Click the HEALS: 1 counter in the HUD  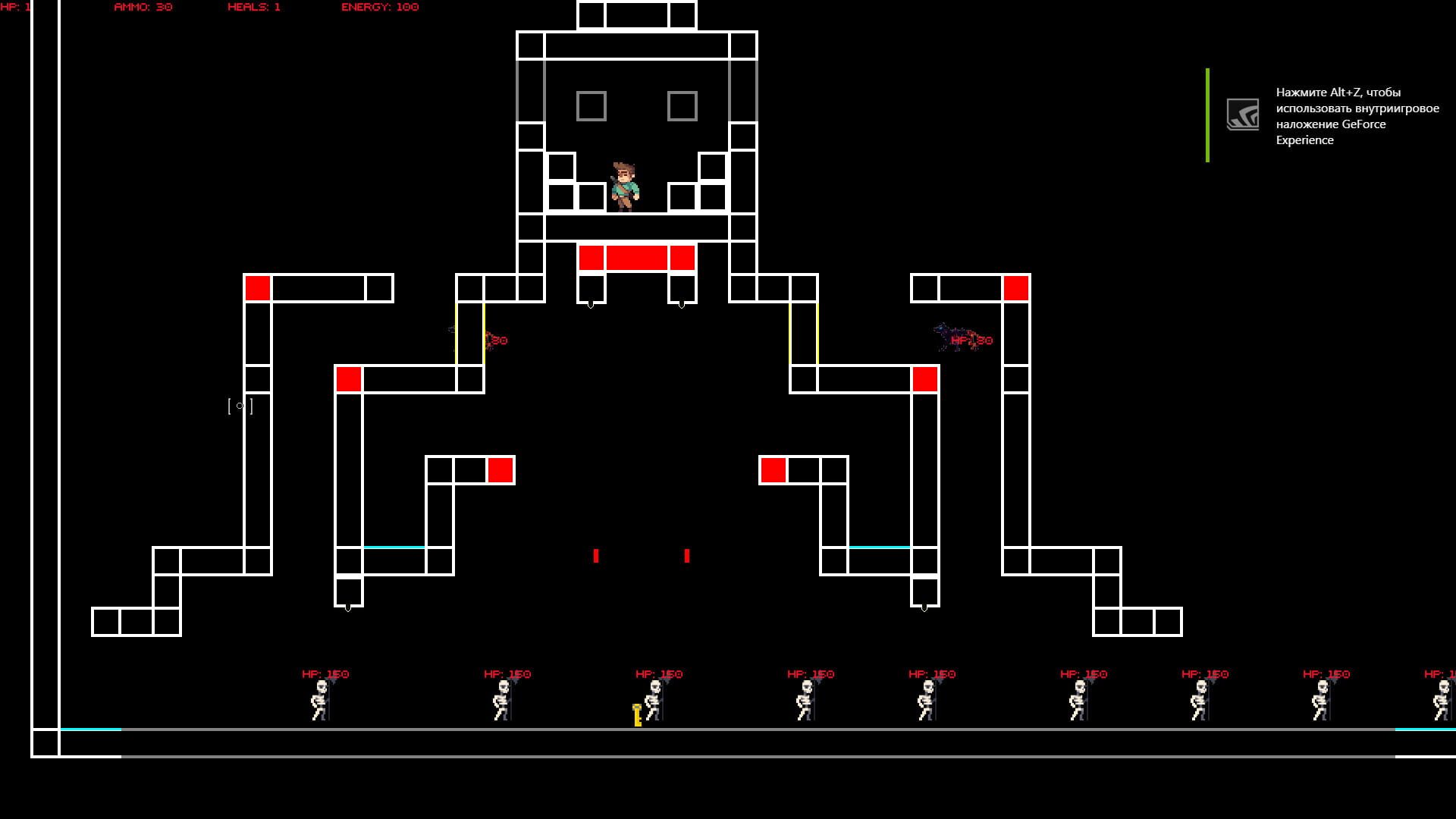coord(252,8)
